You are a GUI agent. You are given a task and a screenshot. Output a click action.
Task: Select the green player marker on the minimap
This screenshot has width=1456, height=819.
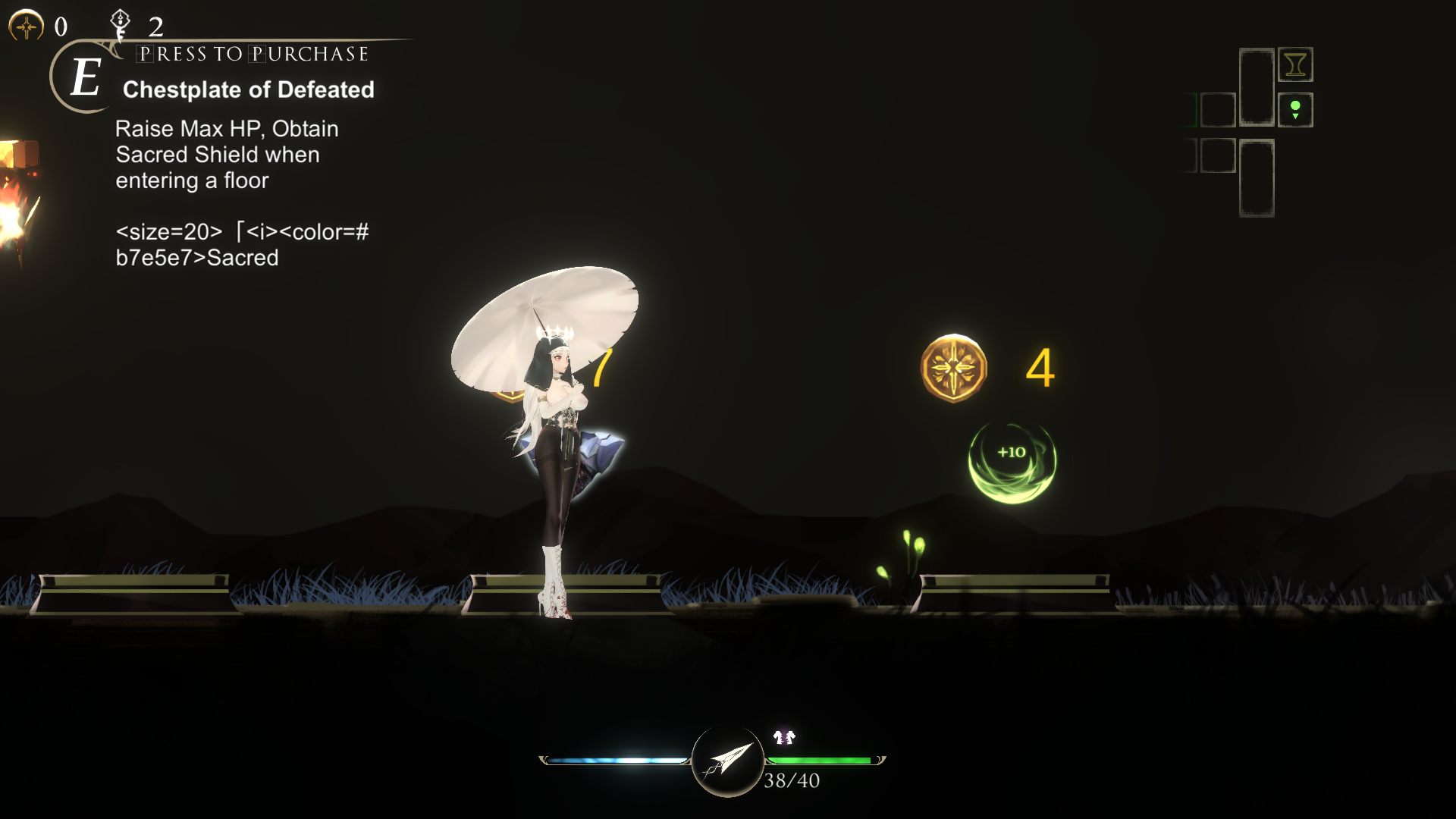click(1295, 105)
